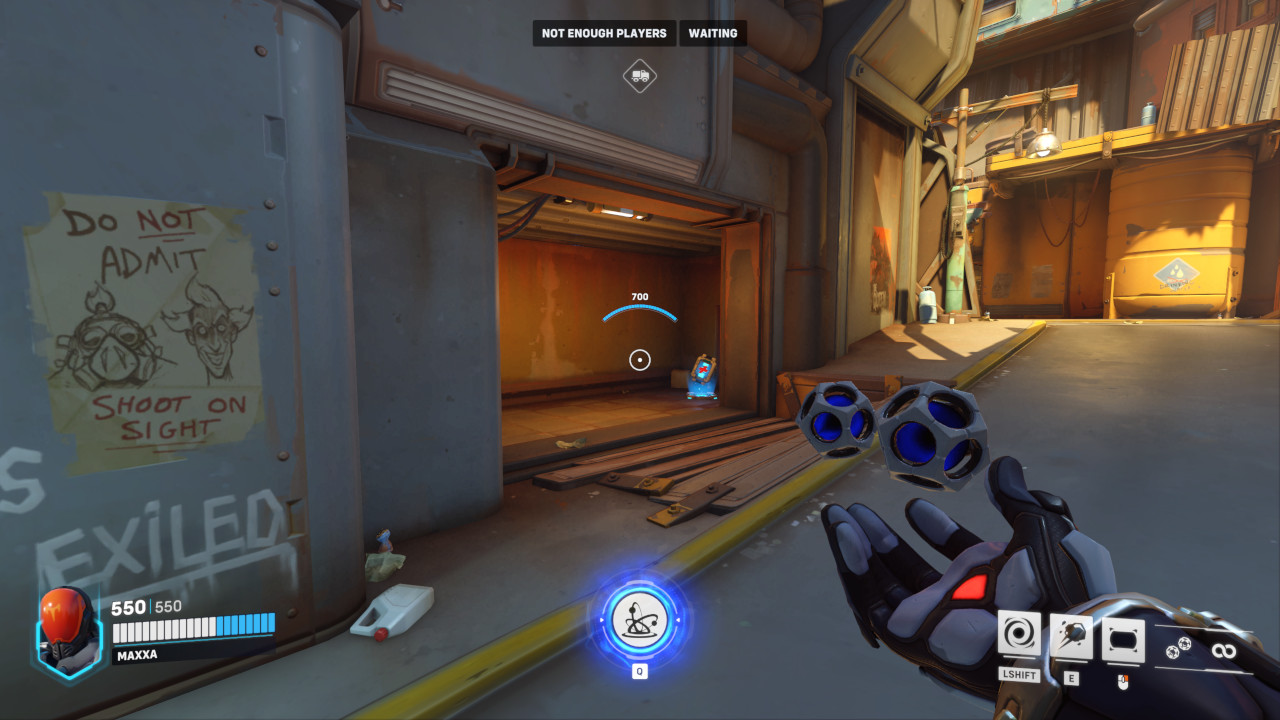
Task: Click the E keybind label
Action: [x=1071, y=677]
